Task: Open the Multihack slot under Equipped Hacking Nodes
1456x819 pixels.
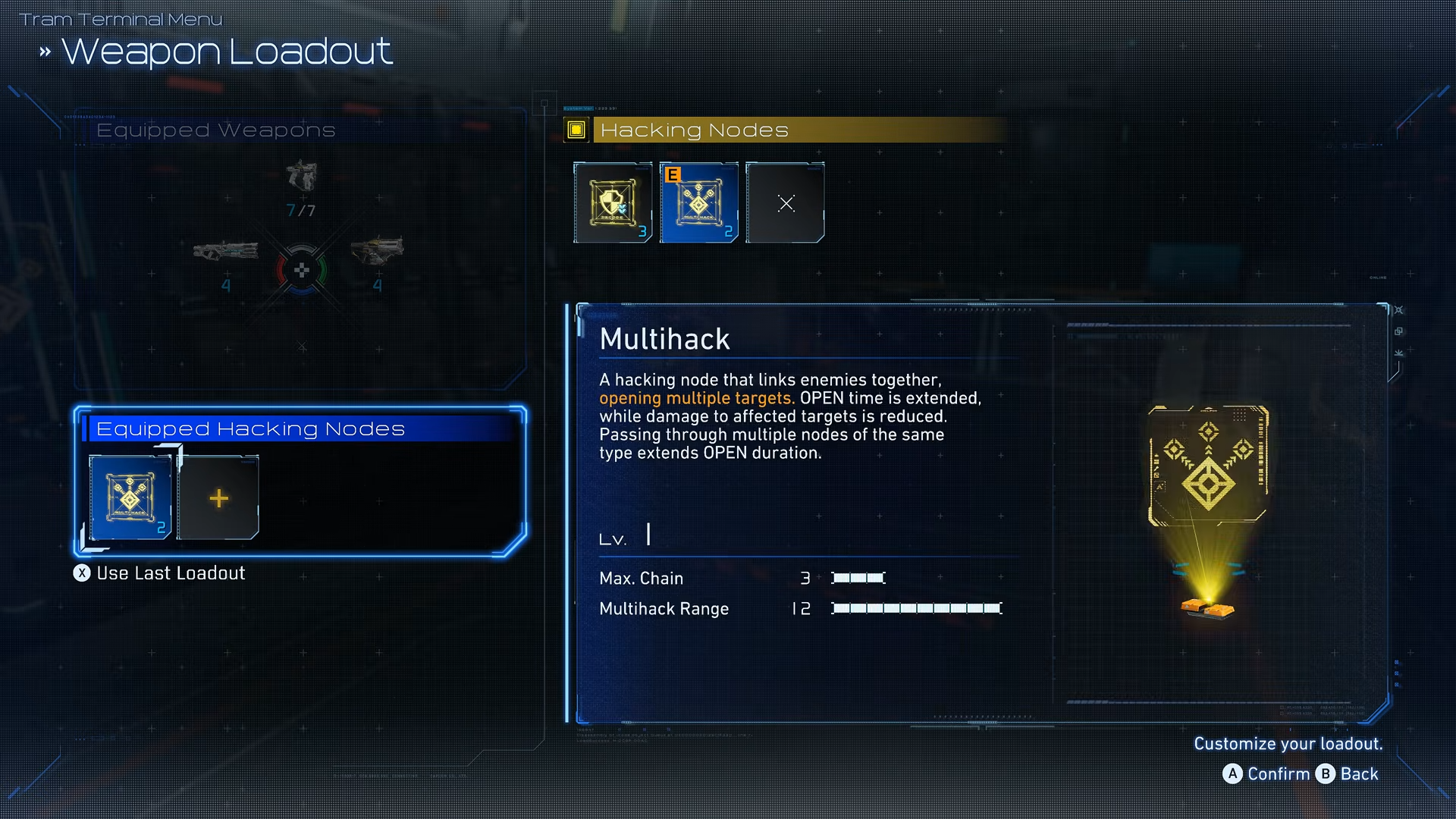Action: click(130, 497)
